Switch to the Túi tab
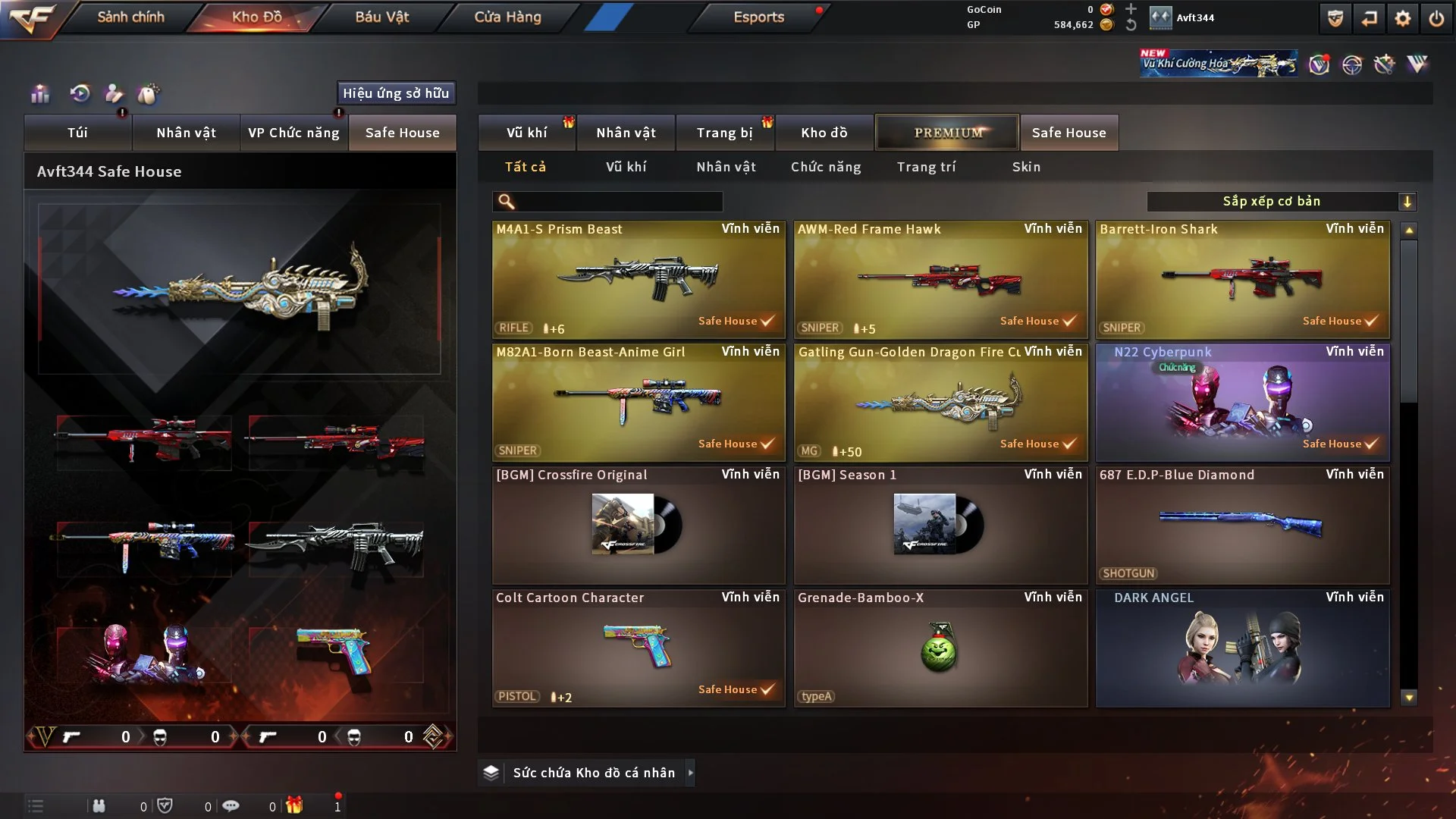The height and width of the screenshot is (819, 1456). point(77,133)
